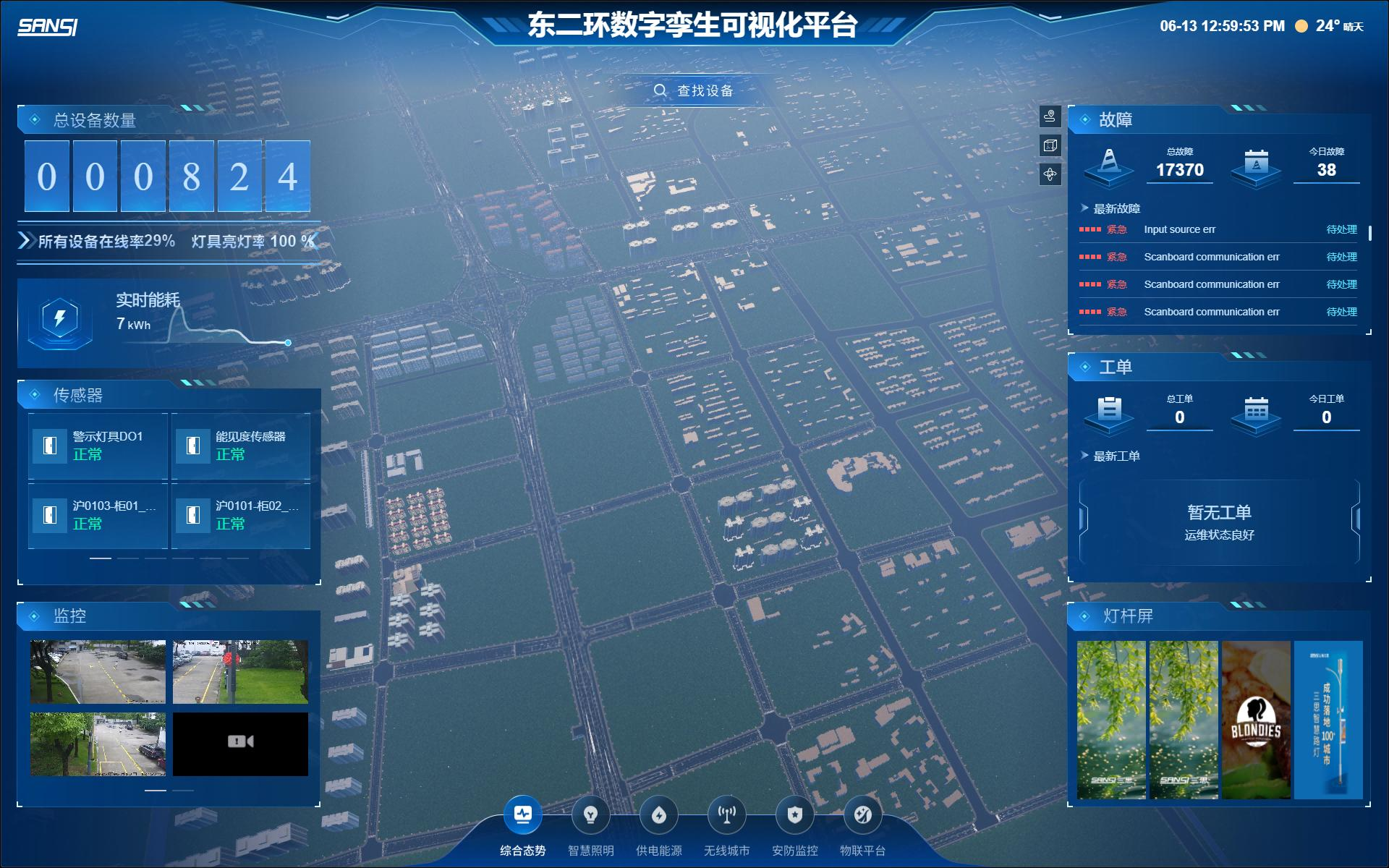Open the 无线城市 antenna icon
The width and height of the screenshot is (1389, 868).
coord(726,813)
